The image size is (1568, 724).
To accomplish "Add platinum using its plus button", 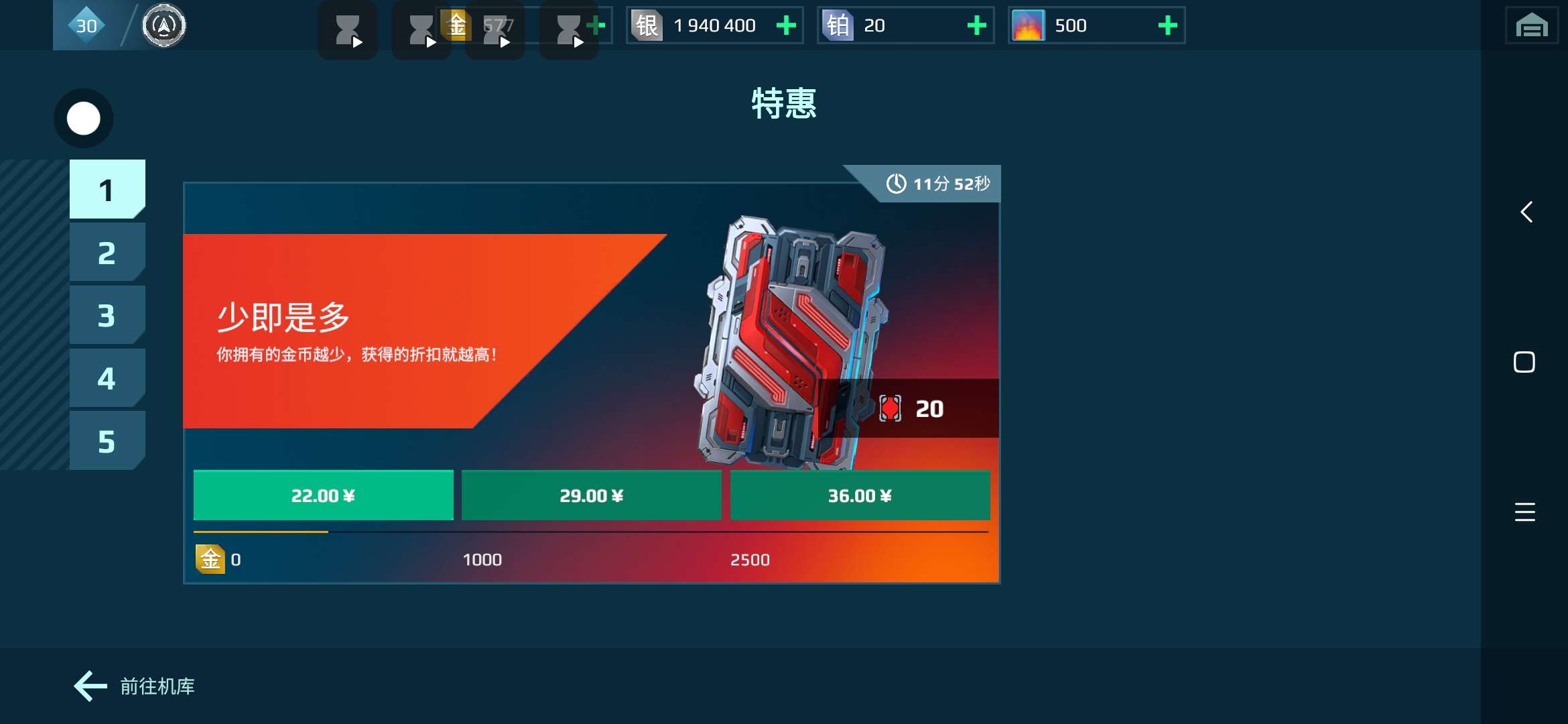I will coord(977,26).
